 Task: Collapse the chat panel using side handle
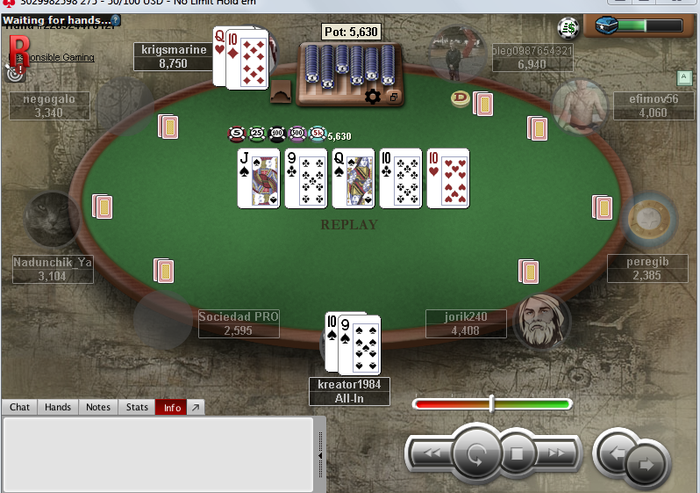click(321, 450)
